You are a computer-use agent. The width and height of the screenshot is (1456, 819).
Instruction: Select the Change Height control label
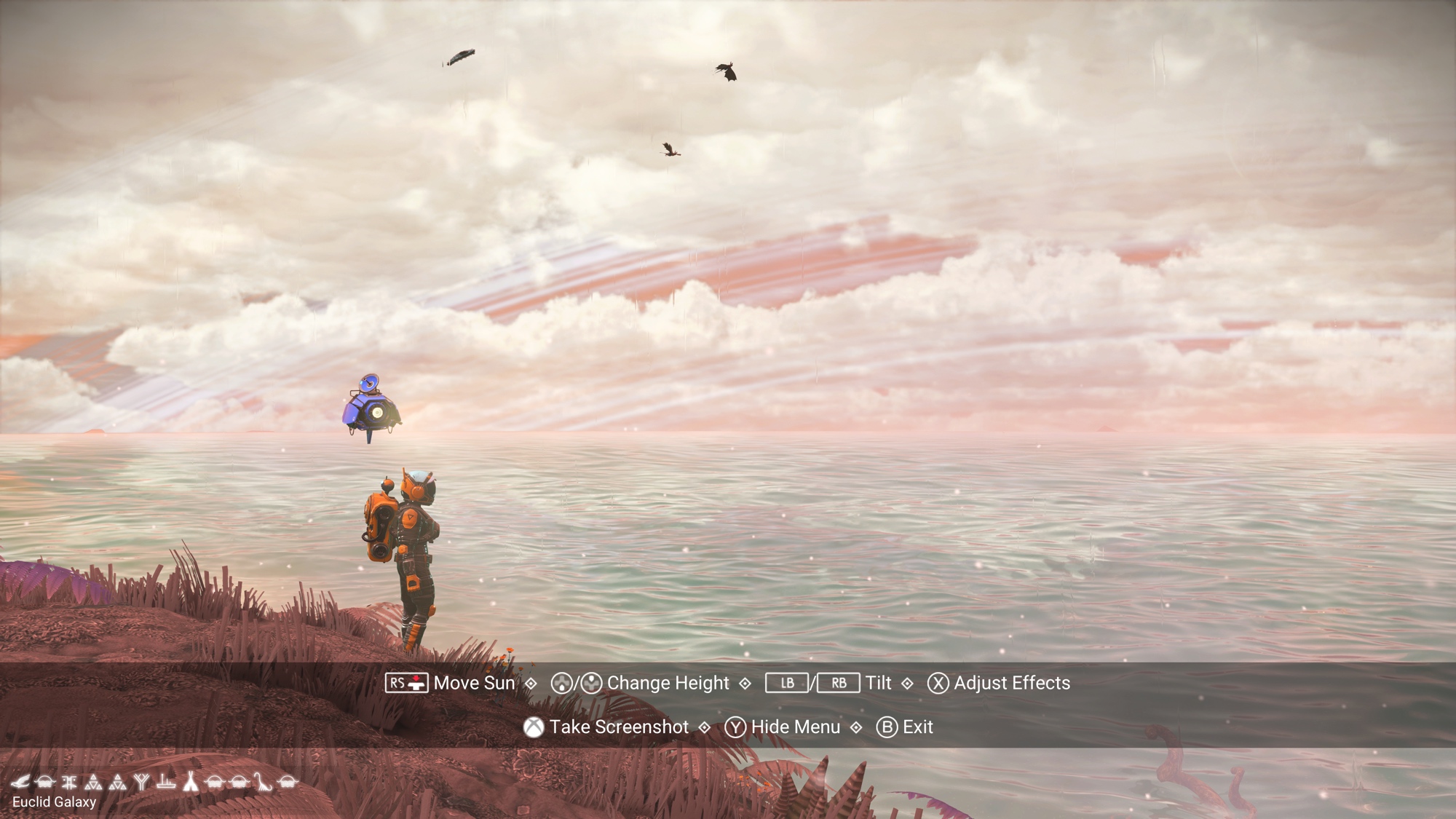point(668,683)
